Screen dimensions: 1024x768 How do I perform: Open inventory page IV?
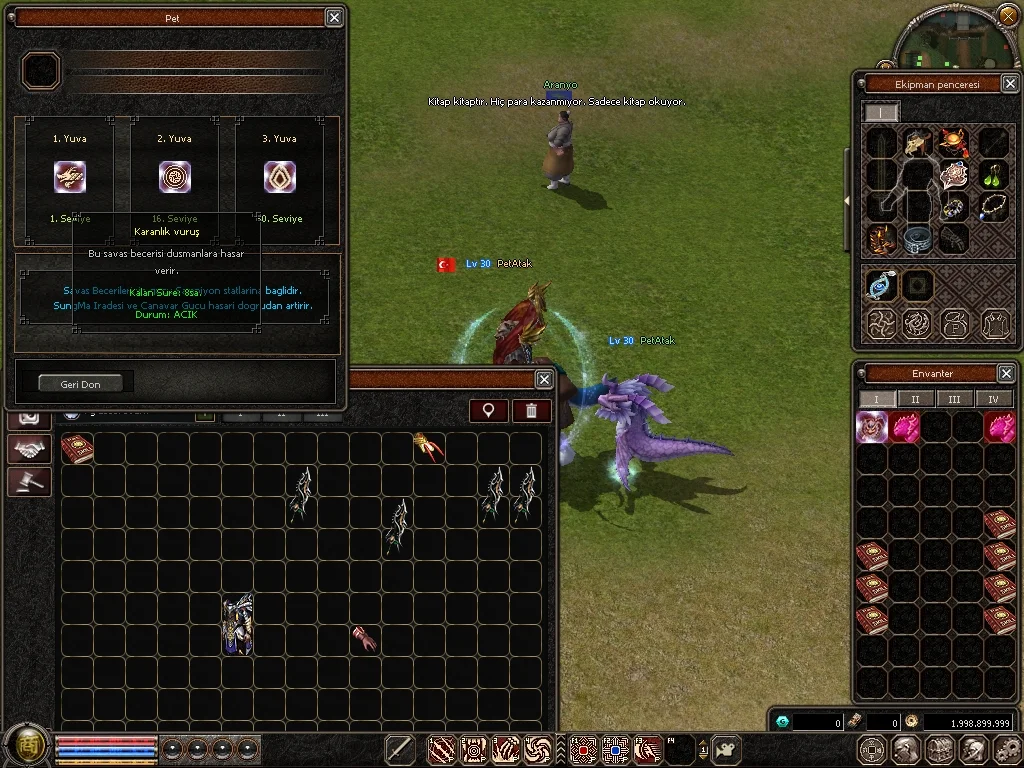coord(992,399)
